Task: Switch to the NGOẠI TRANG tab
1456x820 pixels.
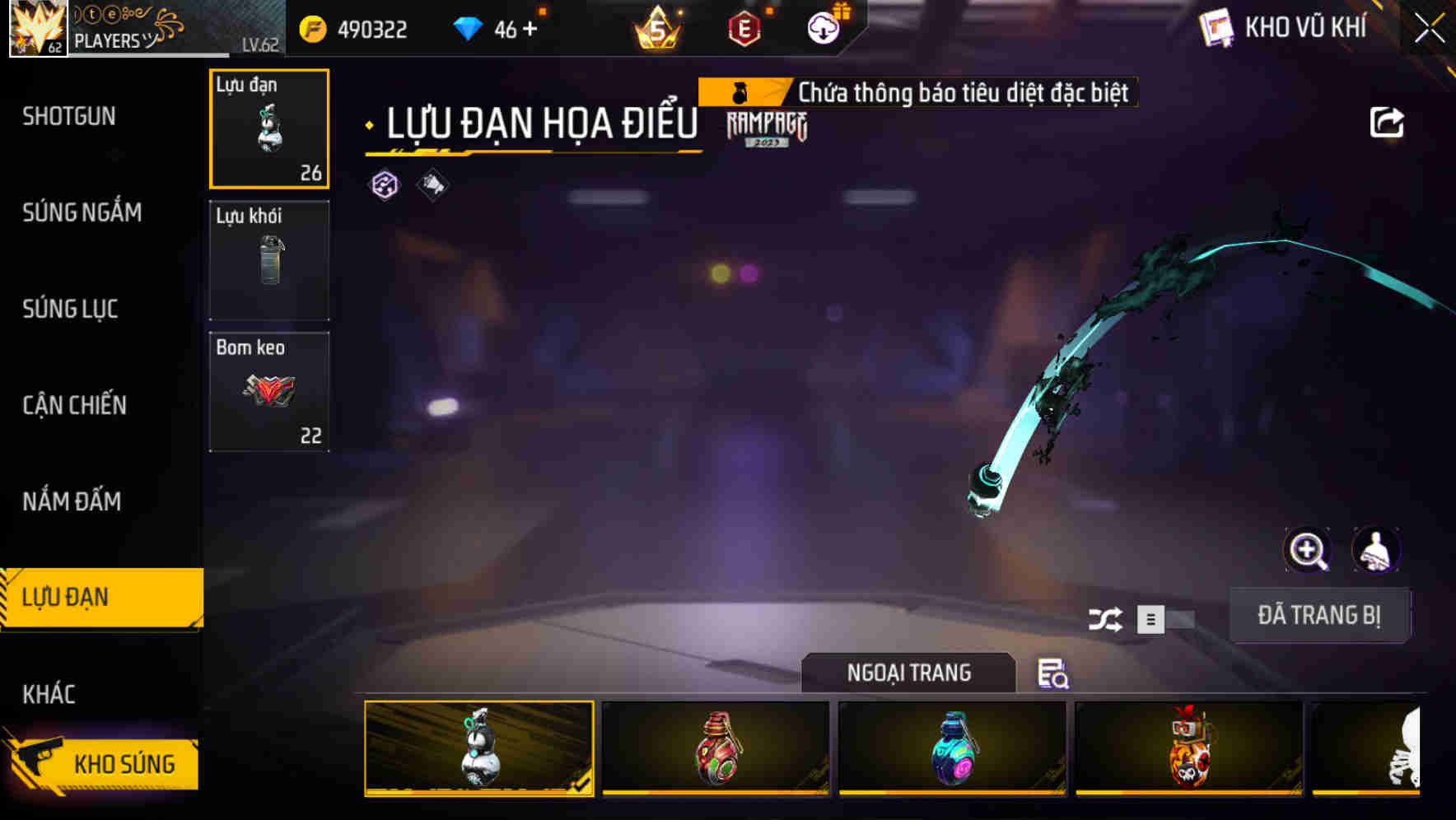Action: pyautogui.click(x=909, y=673)
